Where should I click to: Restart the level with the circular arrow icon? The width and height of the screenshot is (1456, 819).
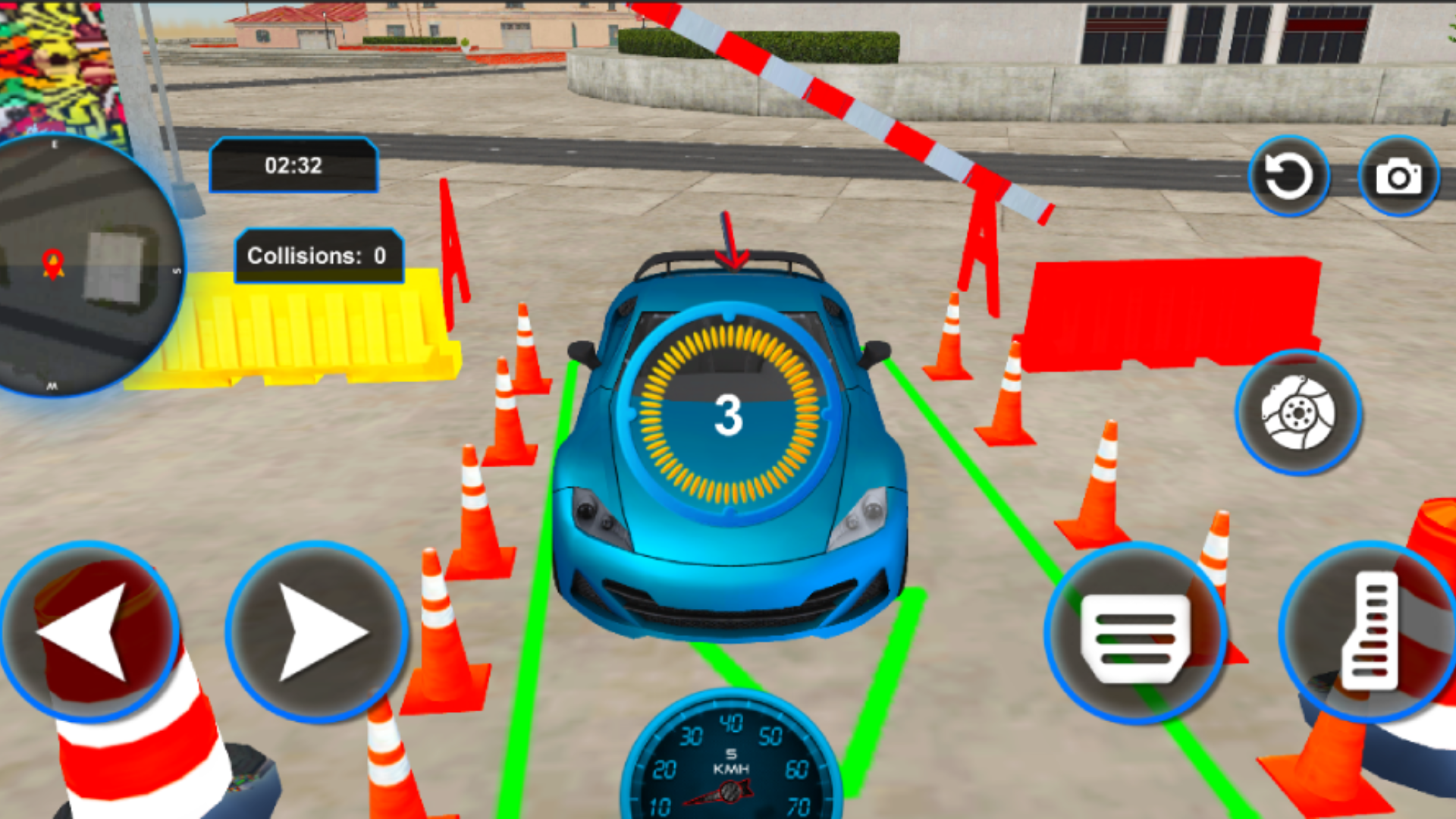(x=1289, y=174)
